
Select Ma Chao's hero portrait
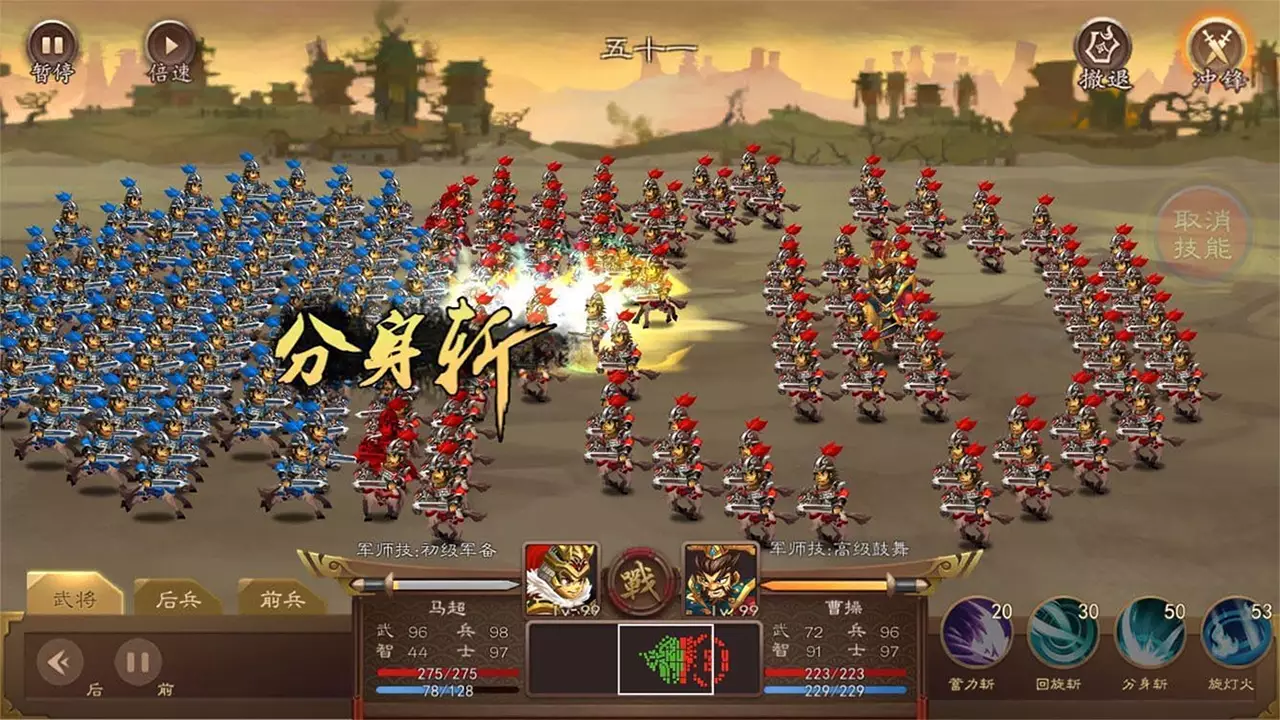[x=561, y=580]
